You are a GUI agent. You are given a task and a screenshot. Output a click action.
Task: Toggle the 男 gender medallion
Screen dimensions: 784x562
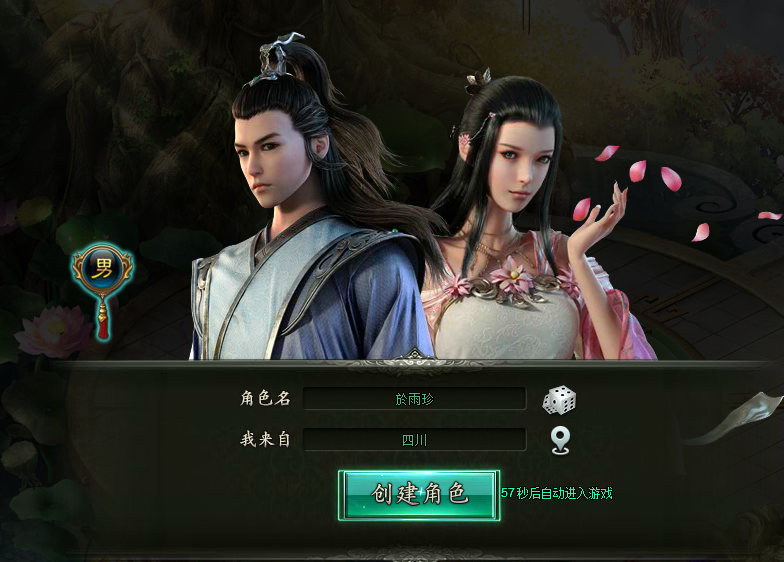[102, 270]
